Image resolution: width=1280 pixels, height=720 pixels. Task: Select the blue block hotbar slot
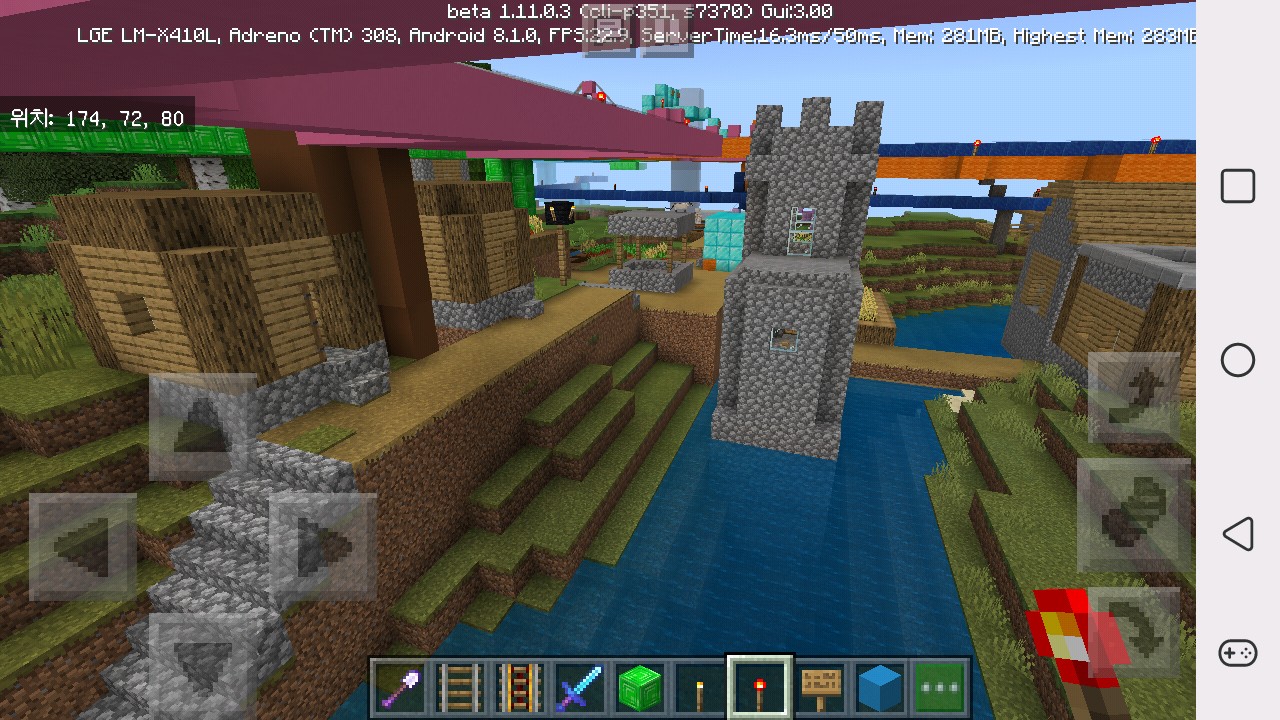(x=880, y=688)
